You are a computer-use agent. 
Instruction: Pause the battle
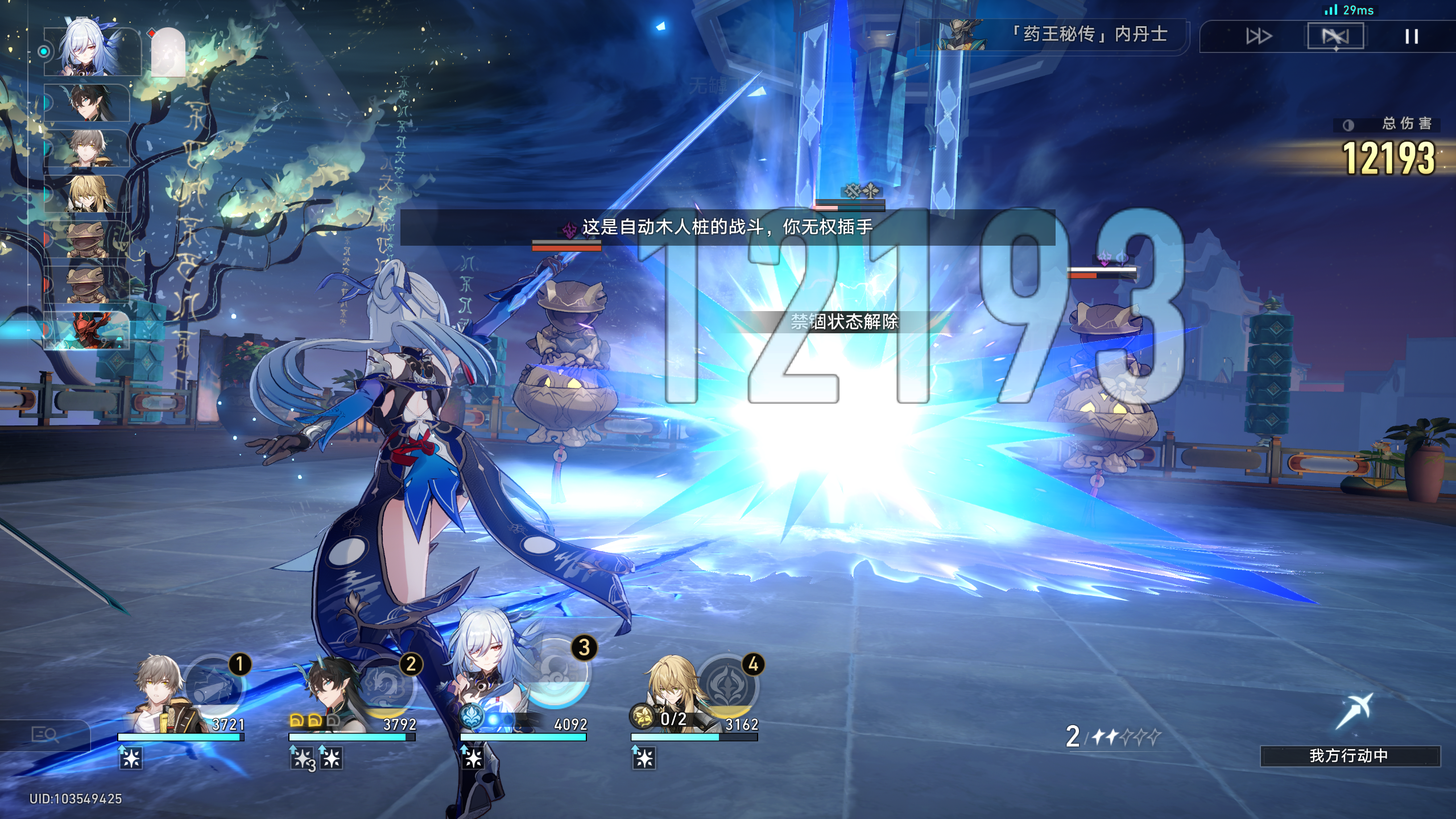1411,36
